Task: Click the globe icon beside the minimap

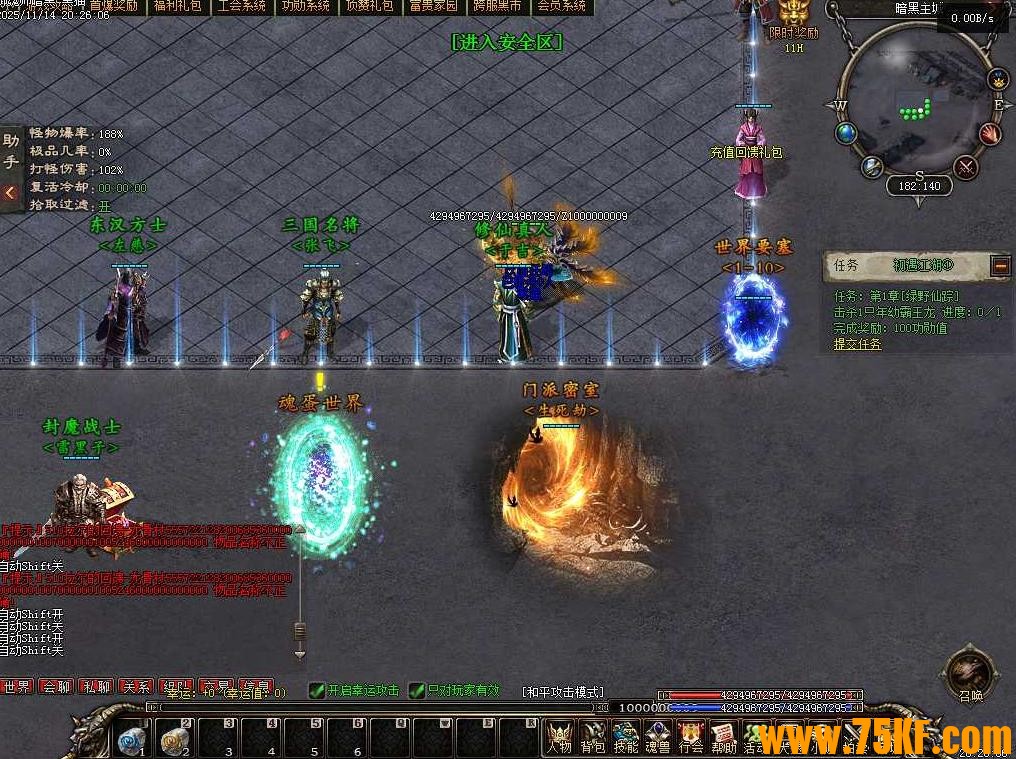Action: tap(846, 133)
